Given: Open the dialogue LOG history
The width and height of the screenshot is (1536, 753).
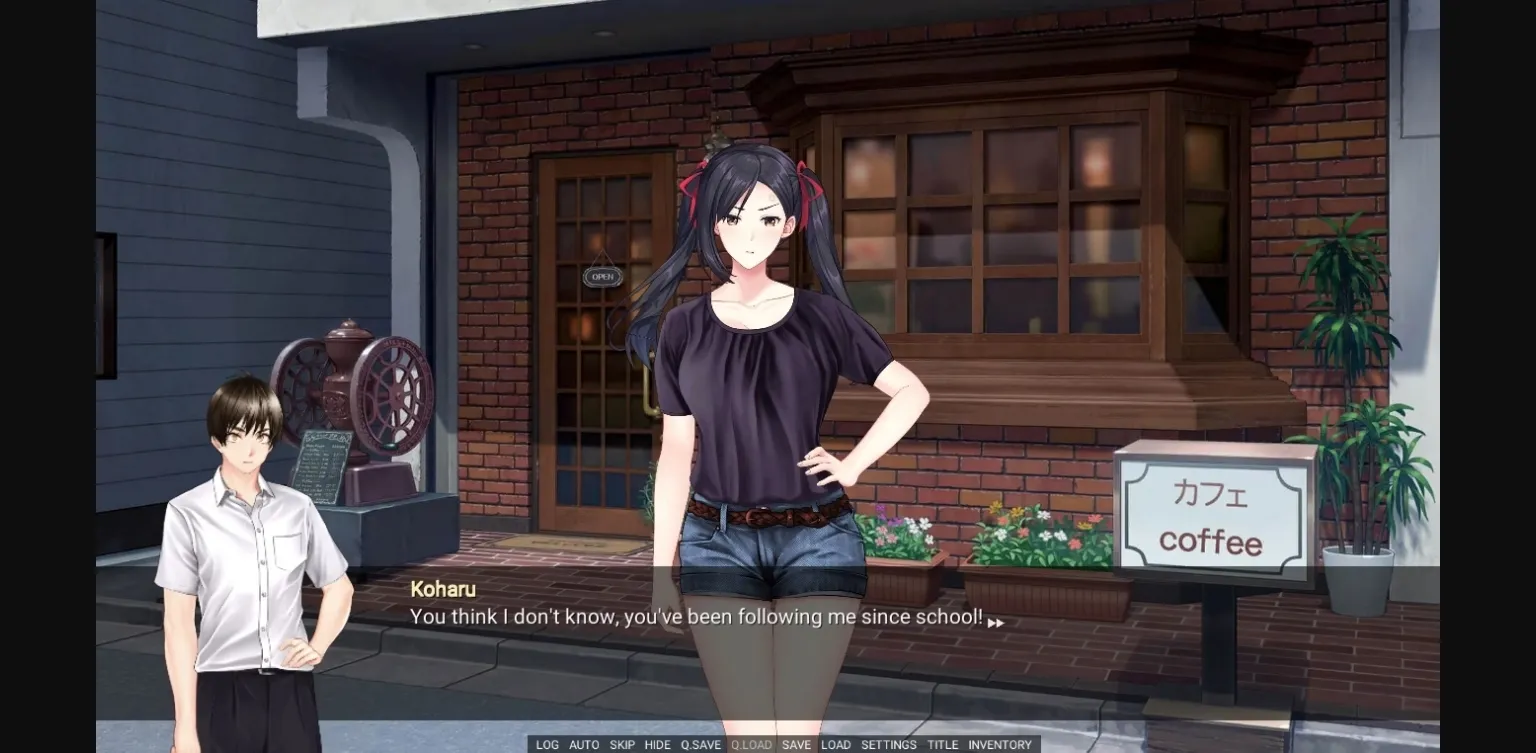Looking at the screenshot, I should click(547, 745).
